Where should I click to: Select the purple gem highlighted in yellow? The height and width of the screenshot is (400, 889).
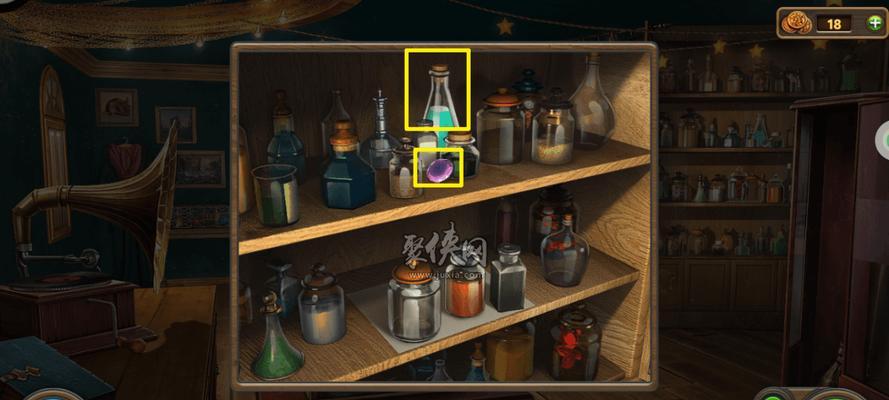pos(438,169)
